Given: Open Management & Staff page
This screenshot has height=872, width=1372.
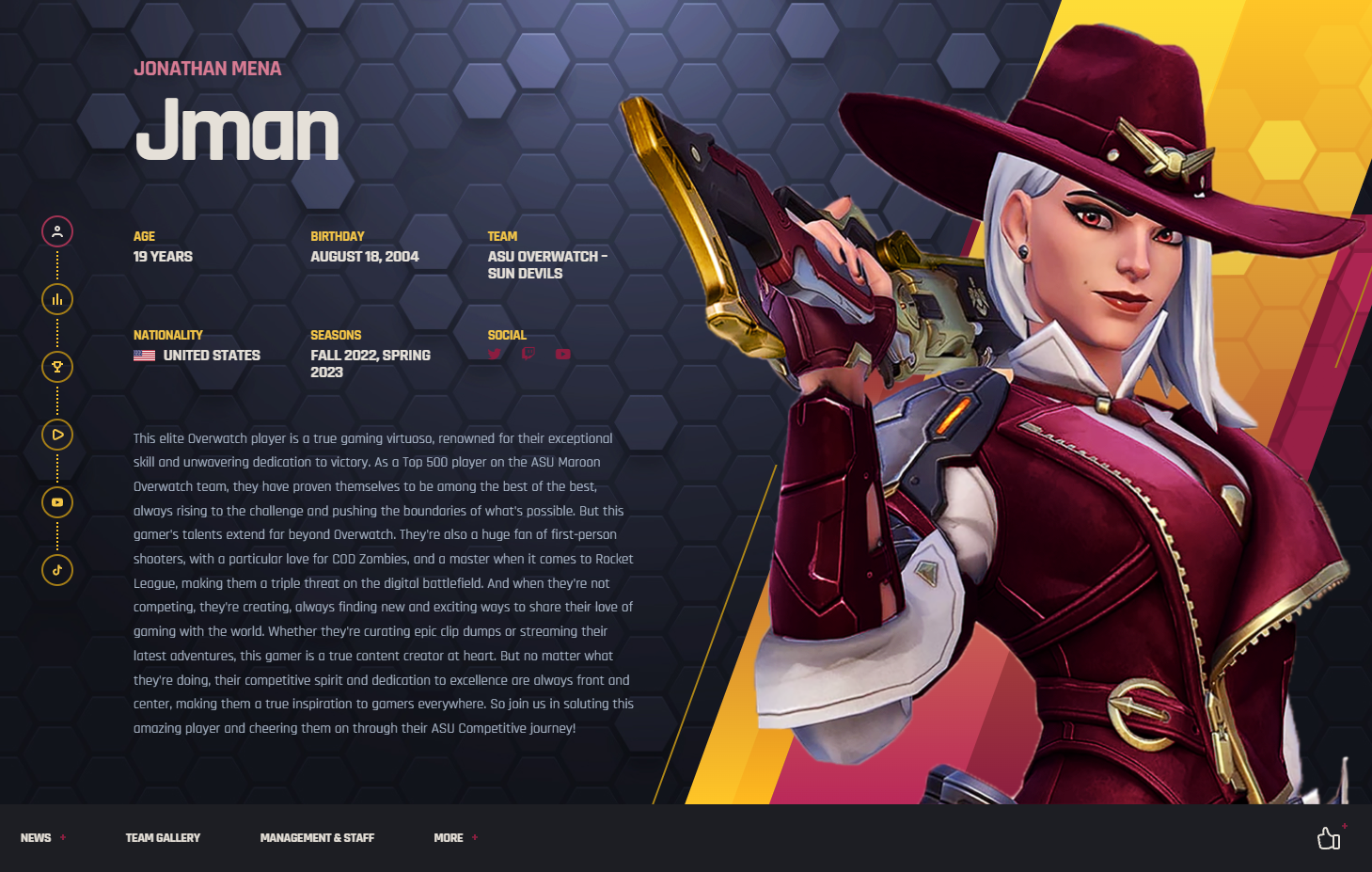Looking at the screenshot, I should (x=317, y=837).
